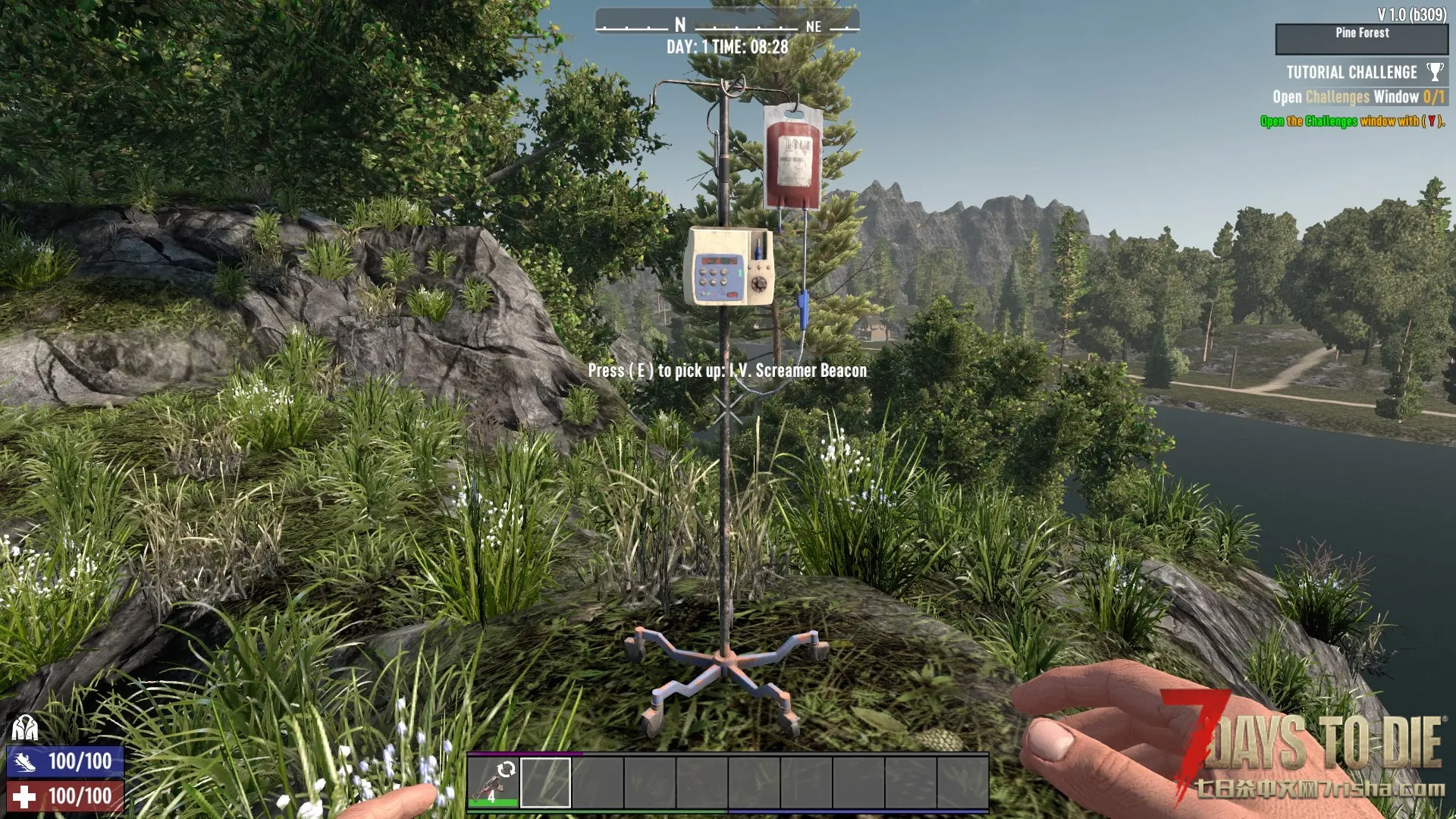Select the 'Open Challenges Window 0/1' objective

coord(1357,97)
